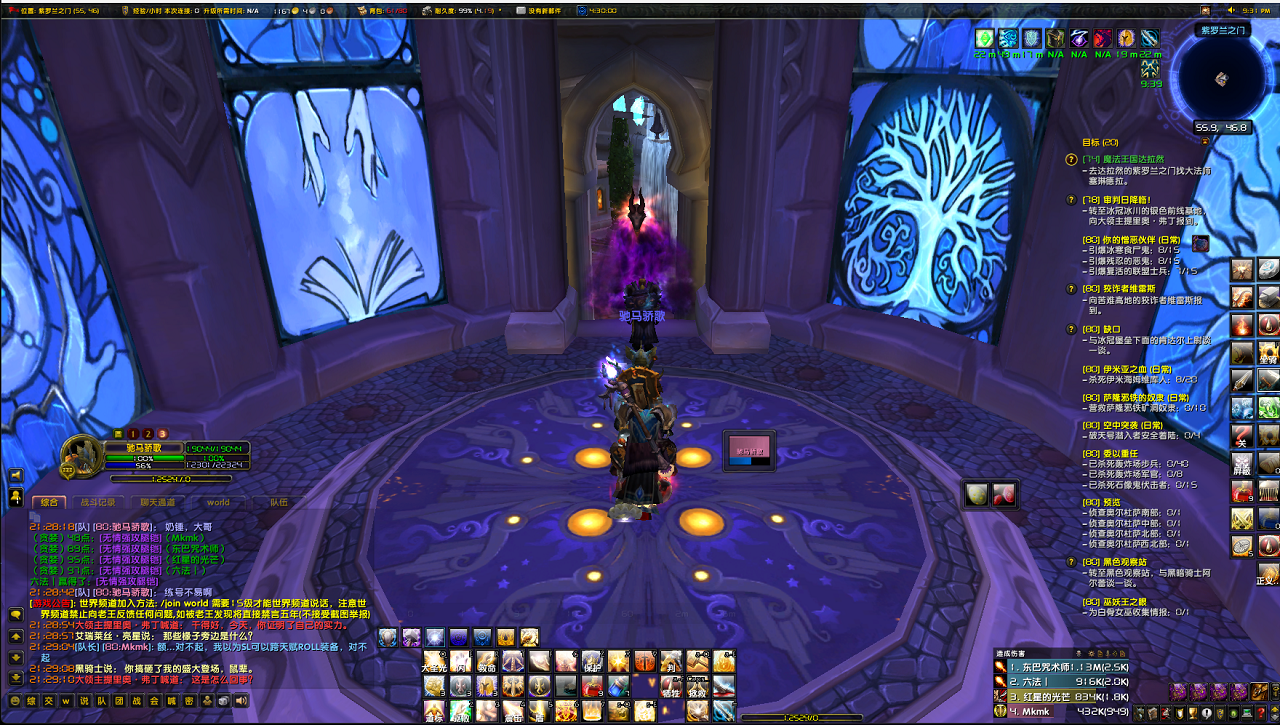This screenshot has height=725, width=1280.
Task: Use the blue mana potion slot
Action: tap(618, 687)
